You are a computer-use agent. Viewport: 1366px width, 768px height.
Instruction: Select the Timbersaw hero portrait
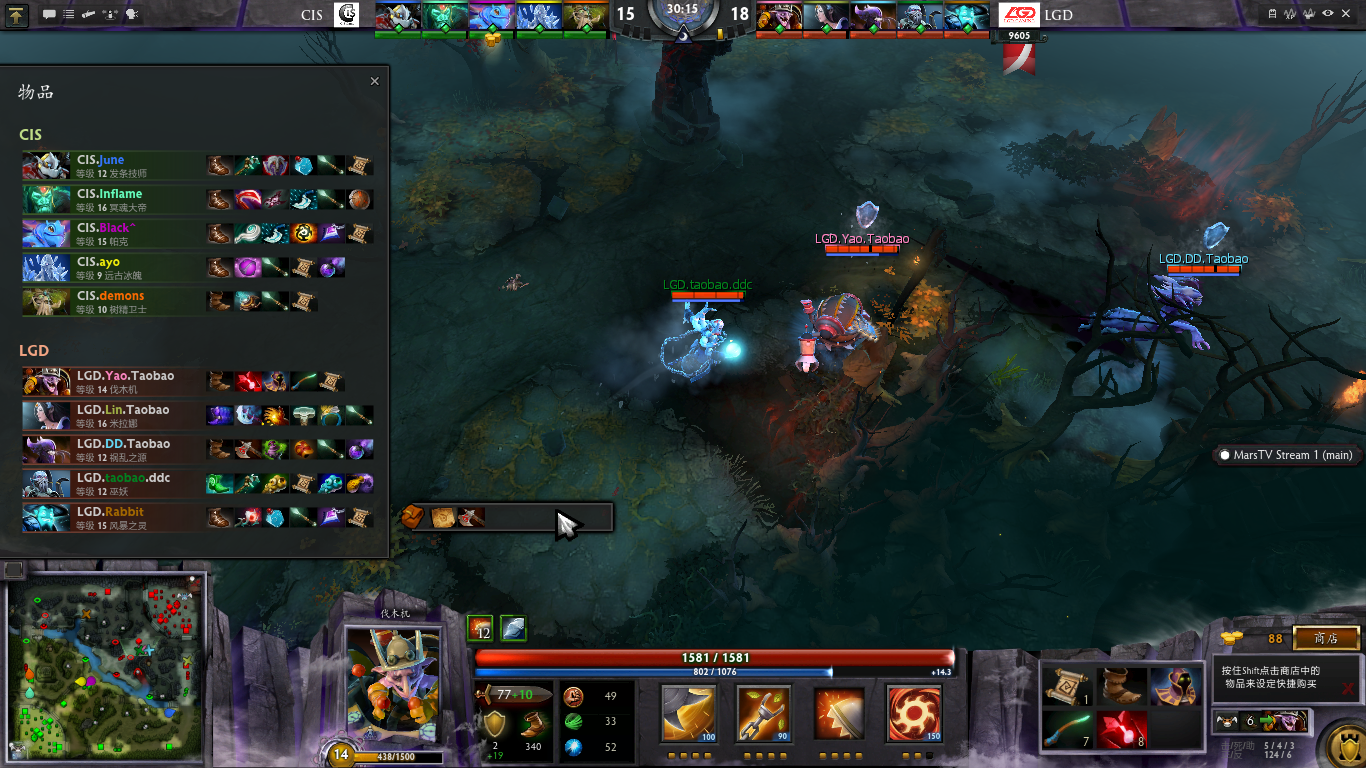pos(393,686)
